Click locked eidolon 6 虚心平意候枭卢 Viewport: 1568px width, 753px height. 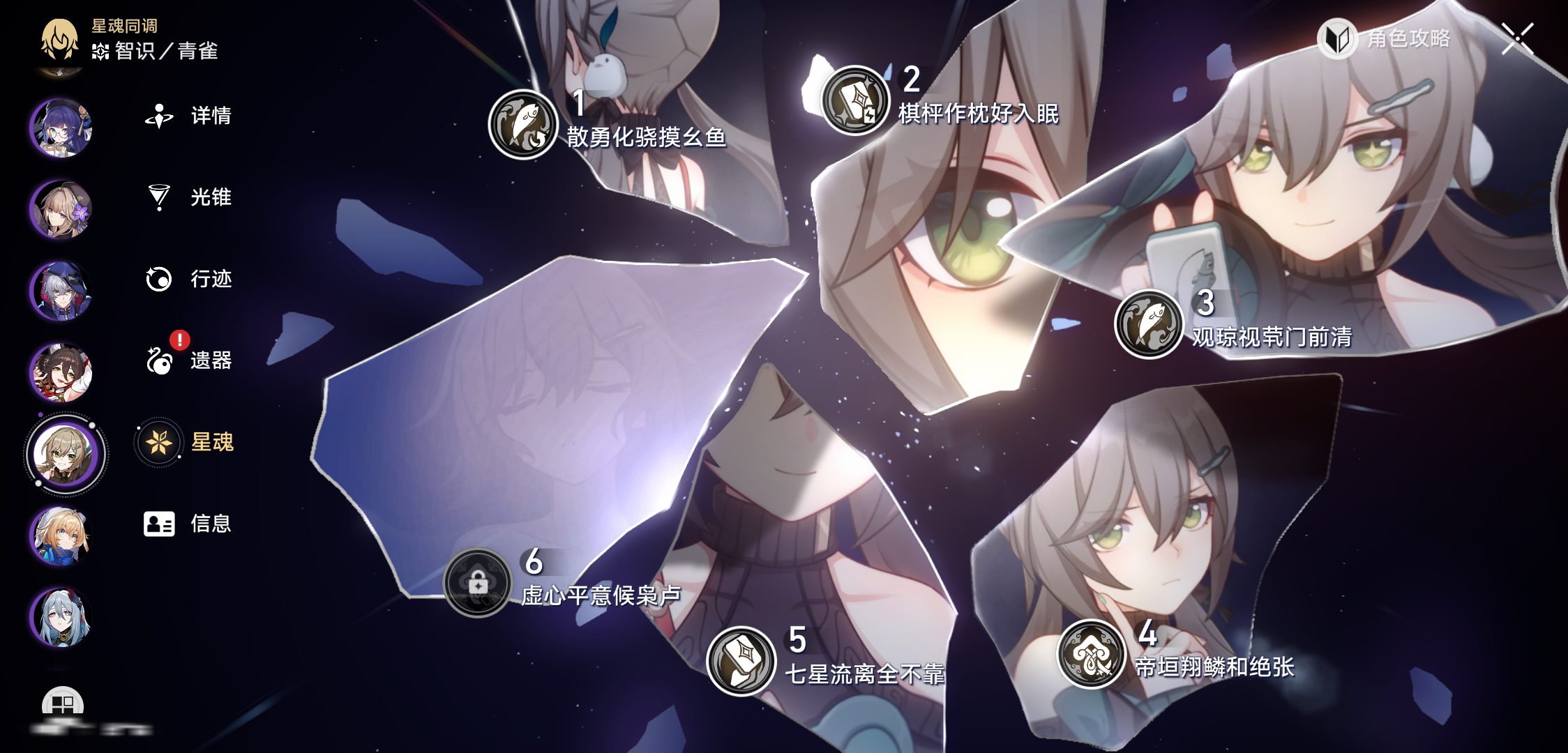[x=478, y=583]
